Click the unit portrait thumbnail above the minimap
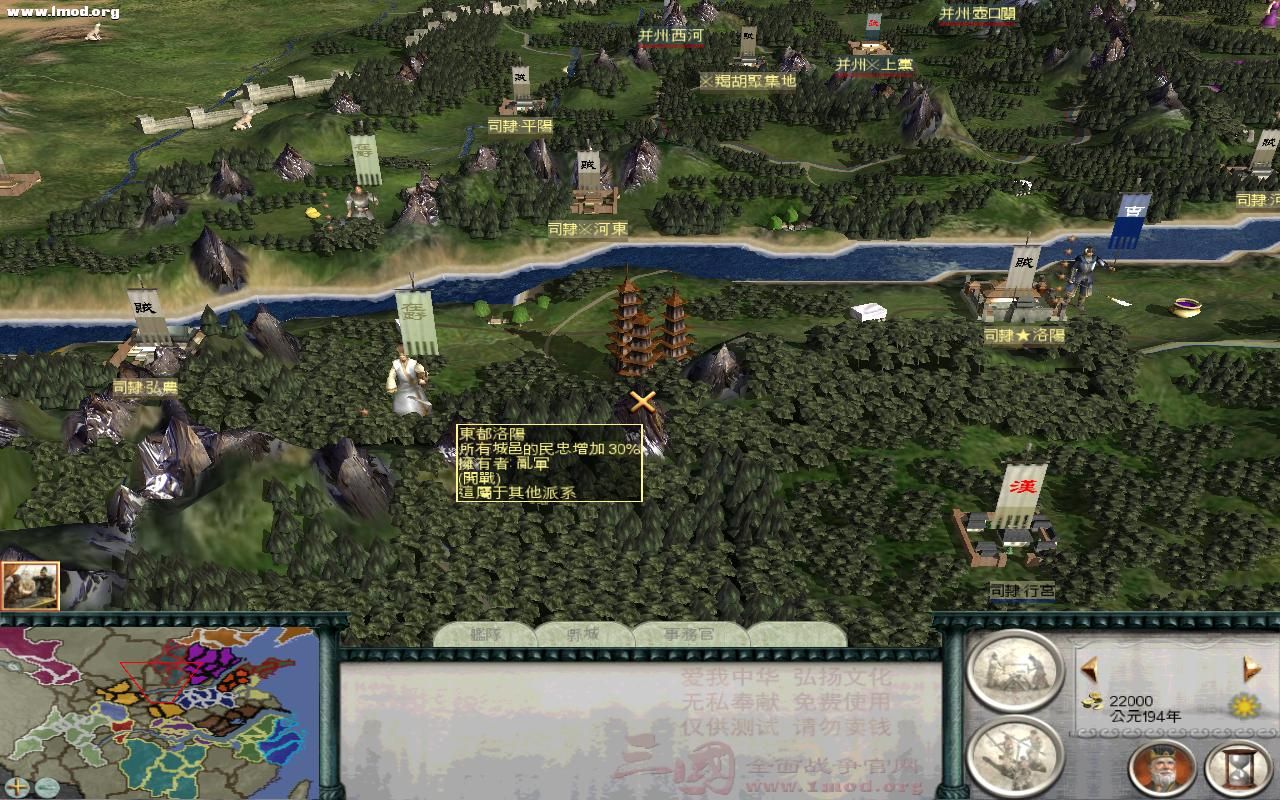 (x=30, y=585)
